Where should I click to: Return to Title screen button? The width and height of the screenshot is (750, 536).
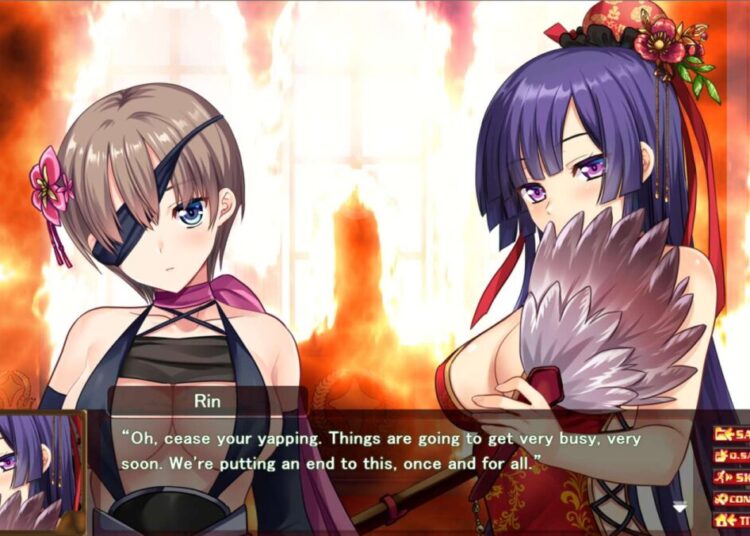point(732,519)
